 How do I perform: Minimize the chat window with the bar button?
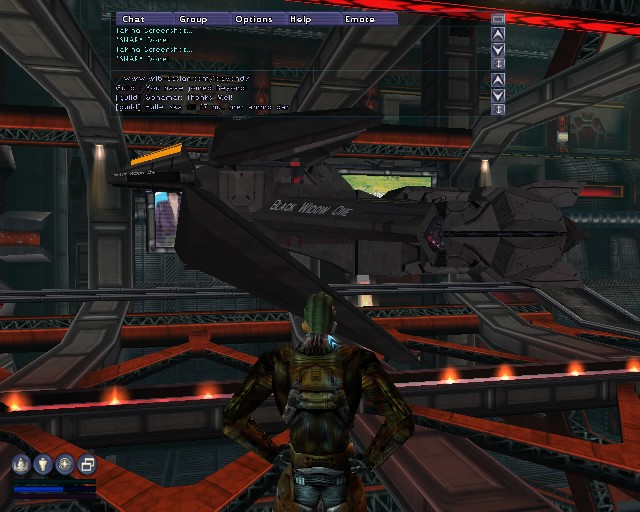click(x=498, y=18)
